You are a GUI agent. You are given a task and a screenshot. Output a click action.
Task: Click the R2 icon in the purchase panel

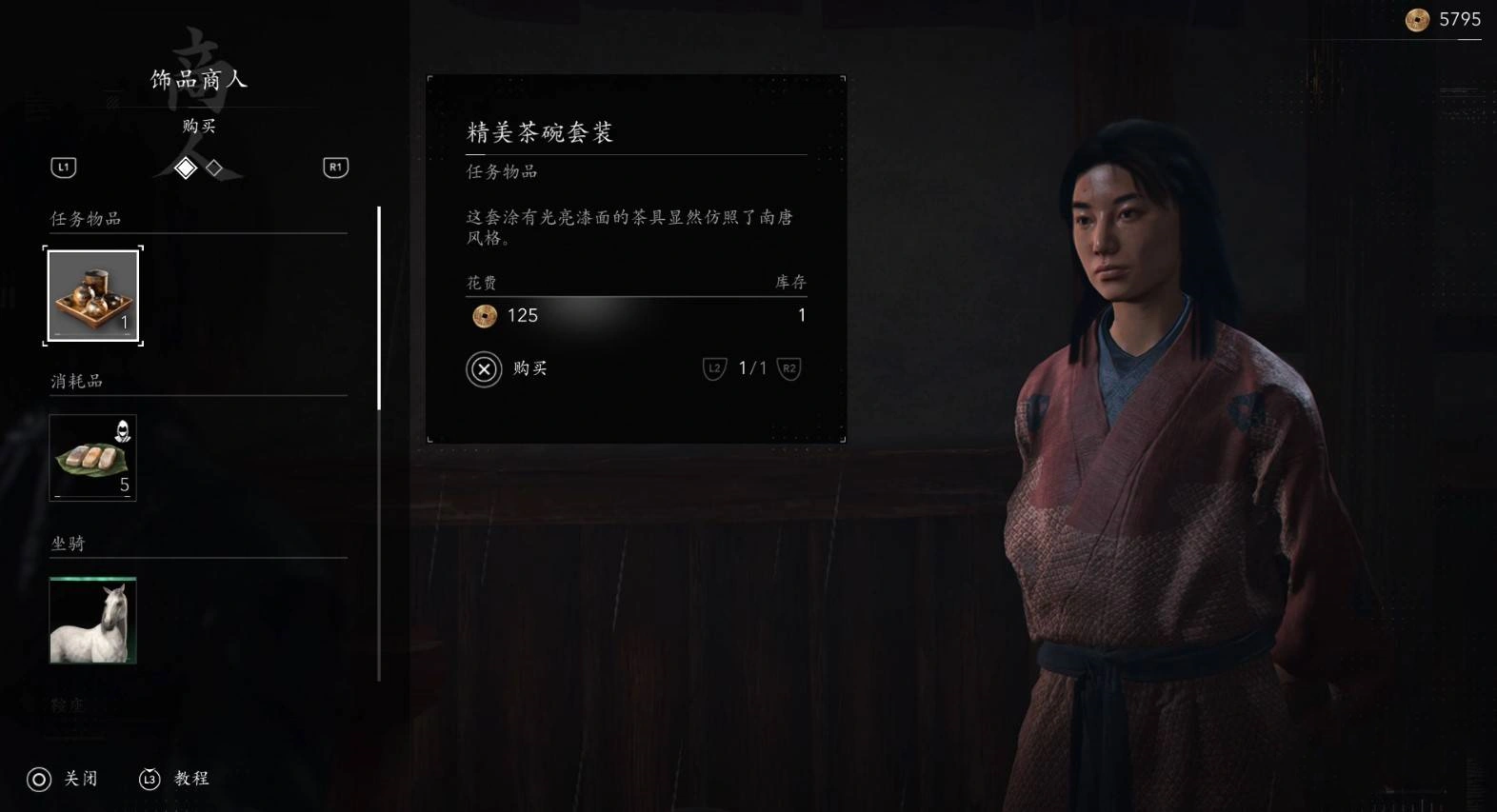click(790, 368)
